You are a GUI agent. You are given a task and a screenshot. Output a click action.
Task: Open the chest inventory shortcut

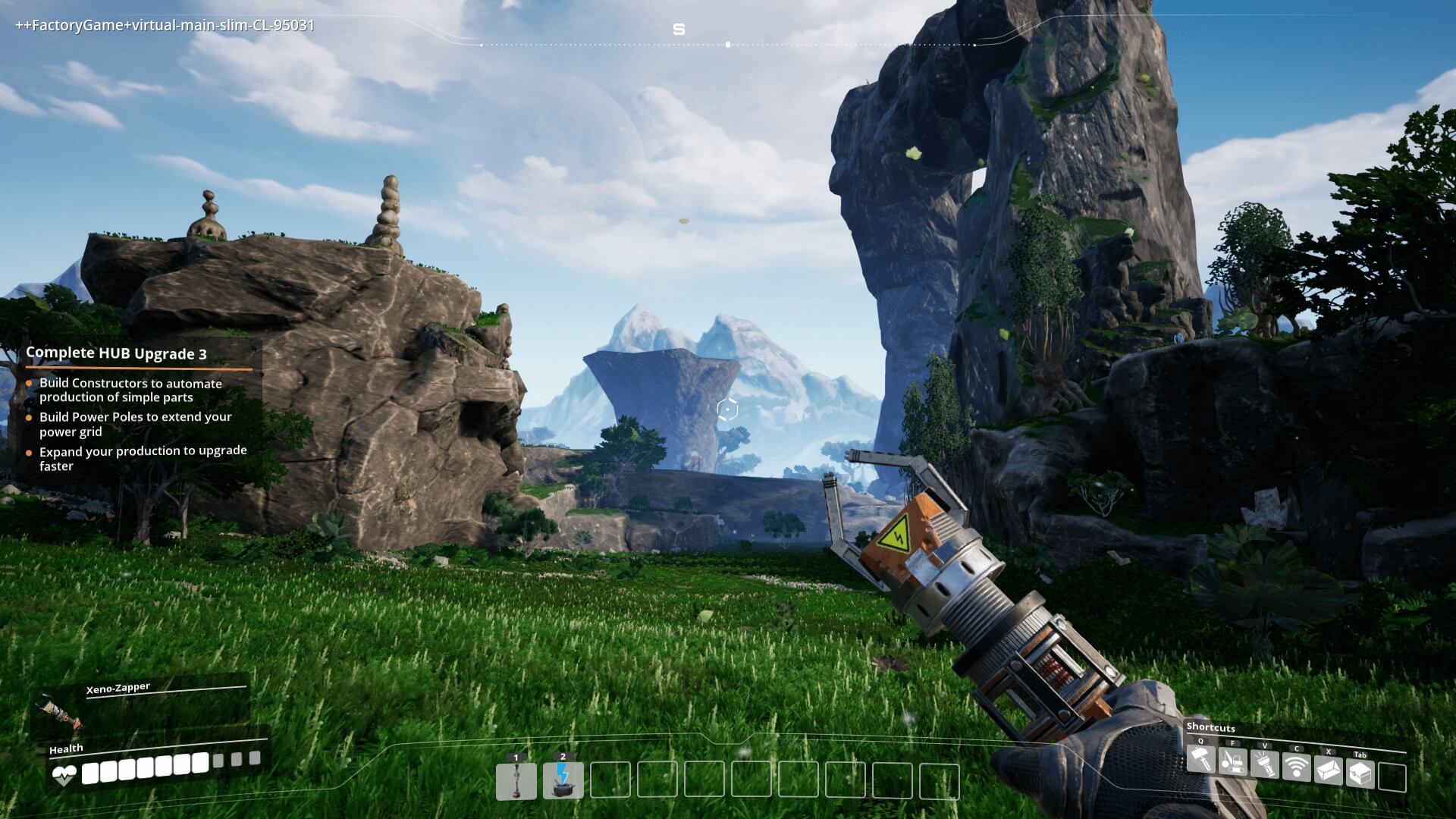pyautogui.click(x=1360, y=774)
